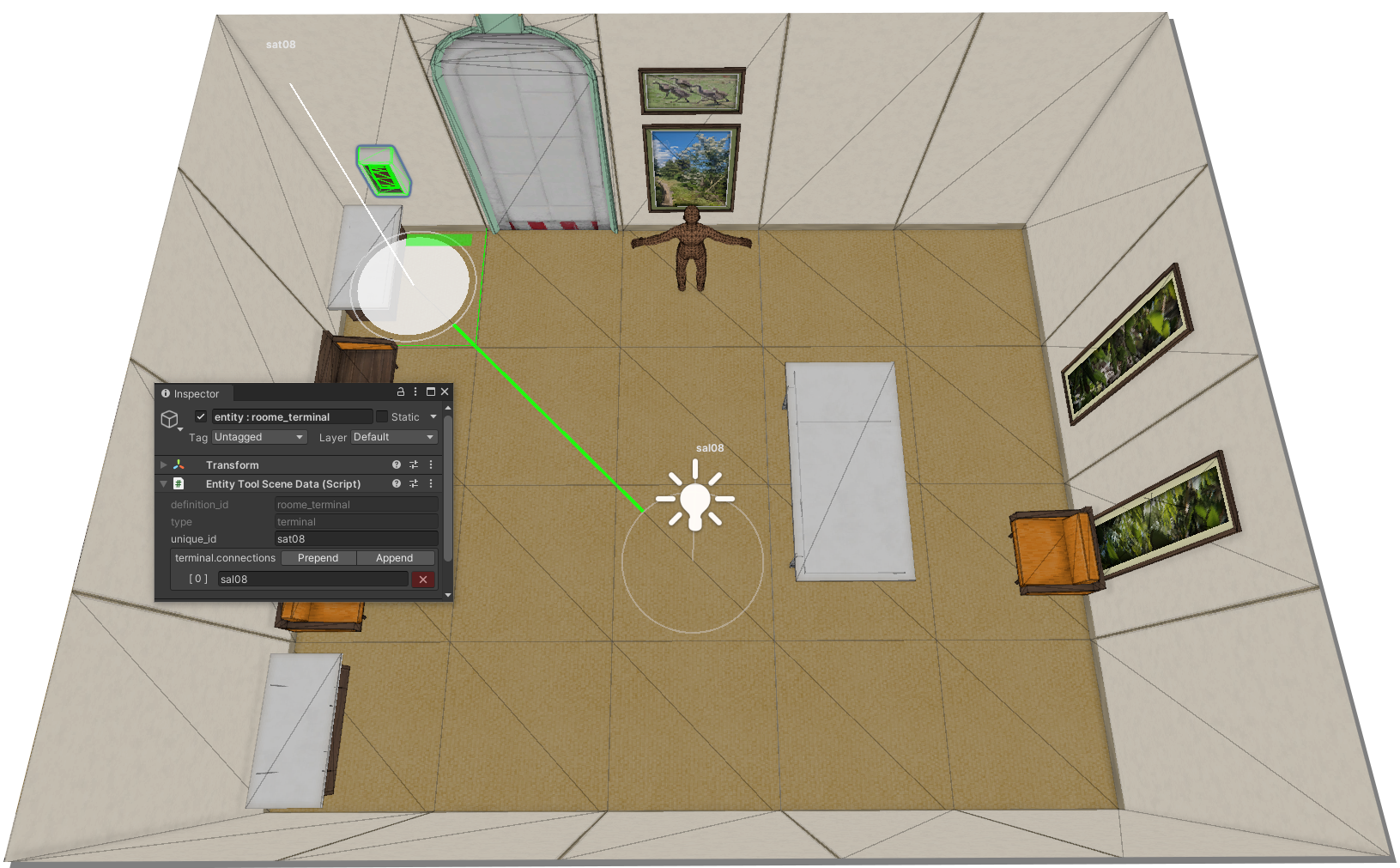The image size is (1400, 868).
Task: Expand the Transform component
Action: 163,464
